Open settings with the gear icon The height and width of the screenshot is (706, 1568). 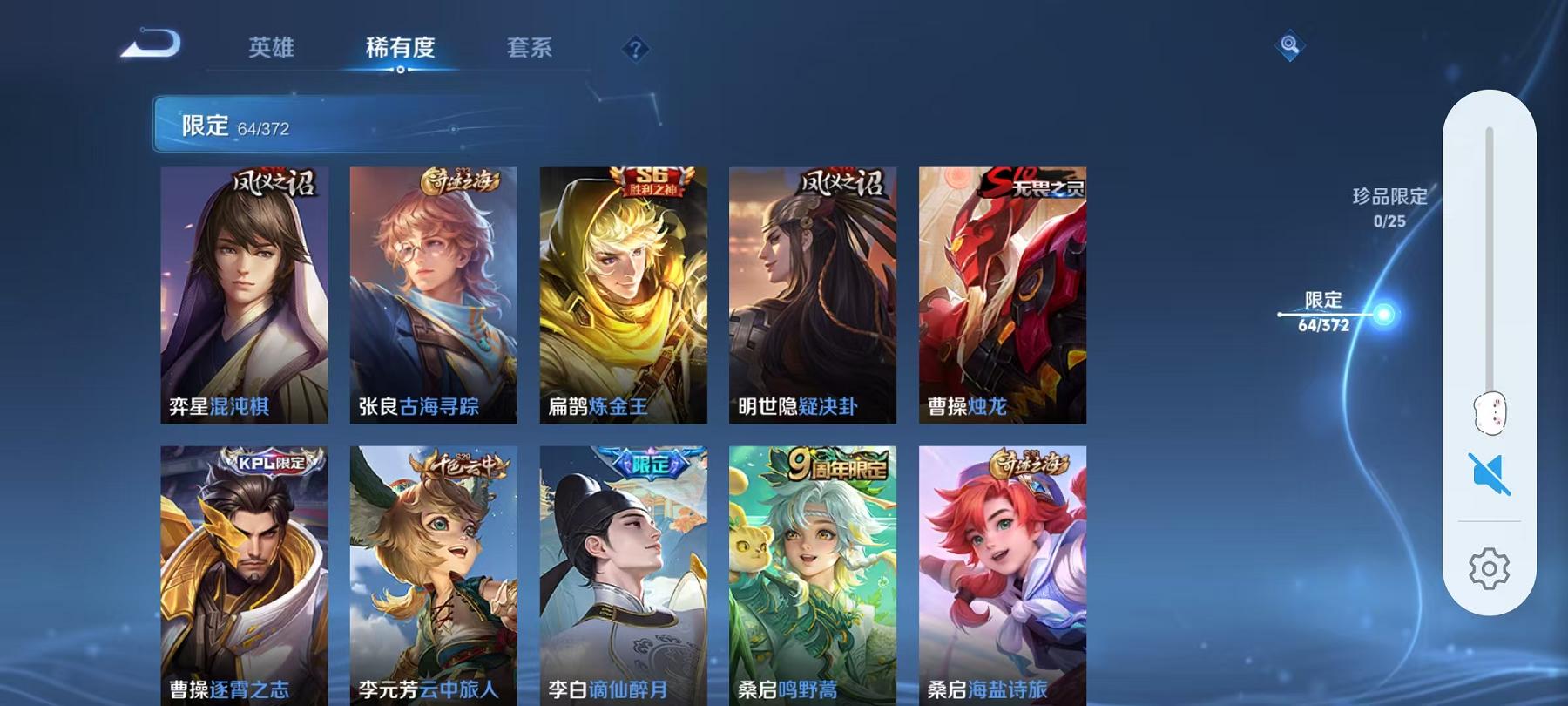coord(1492,567)
